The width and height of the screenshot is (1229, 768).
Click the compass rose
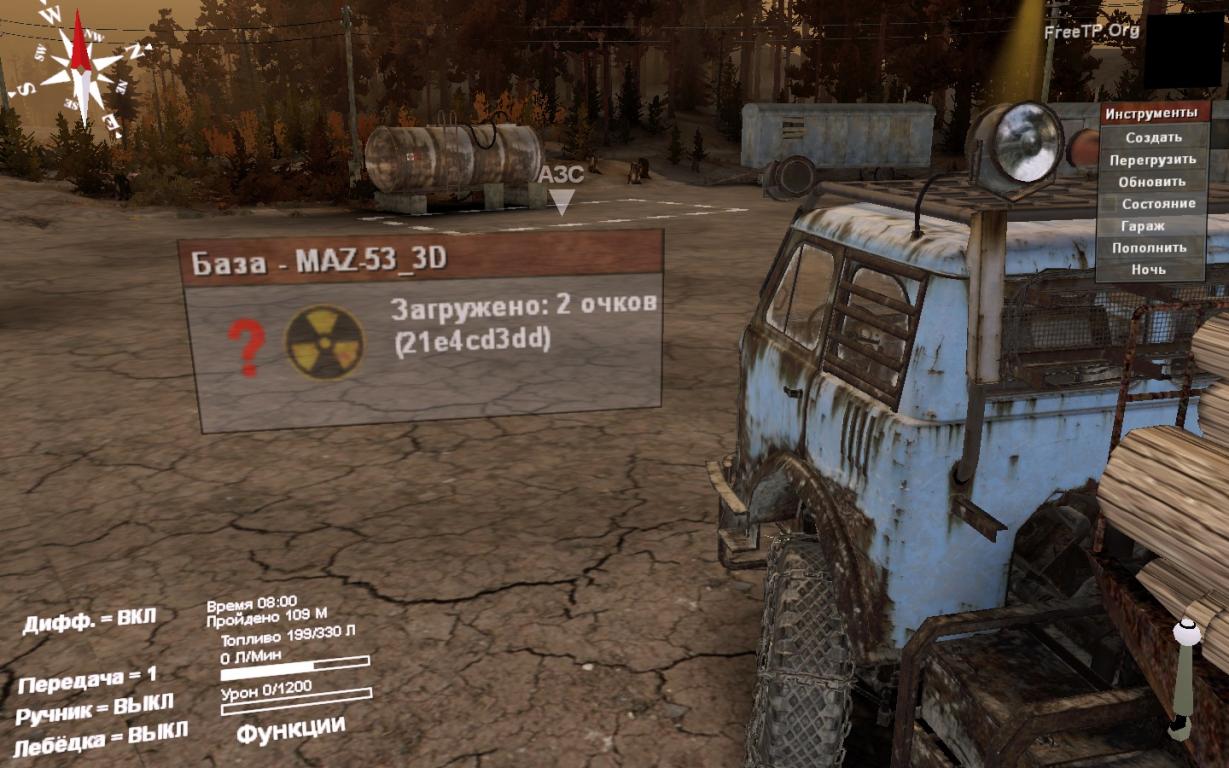[x=82, y=68]
